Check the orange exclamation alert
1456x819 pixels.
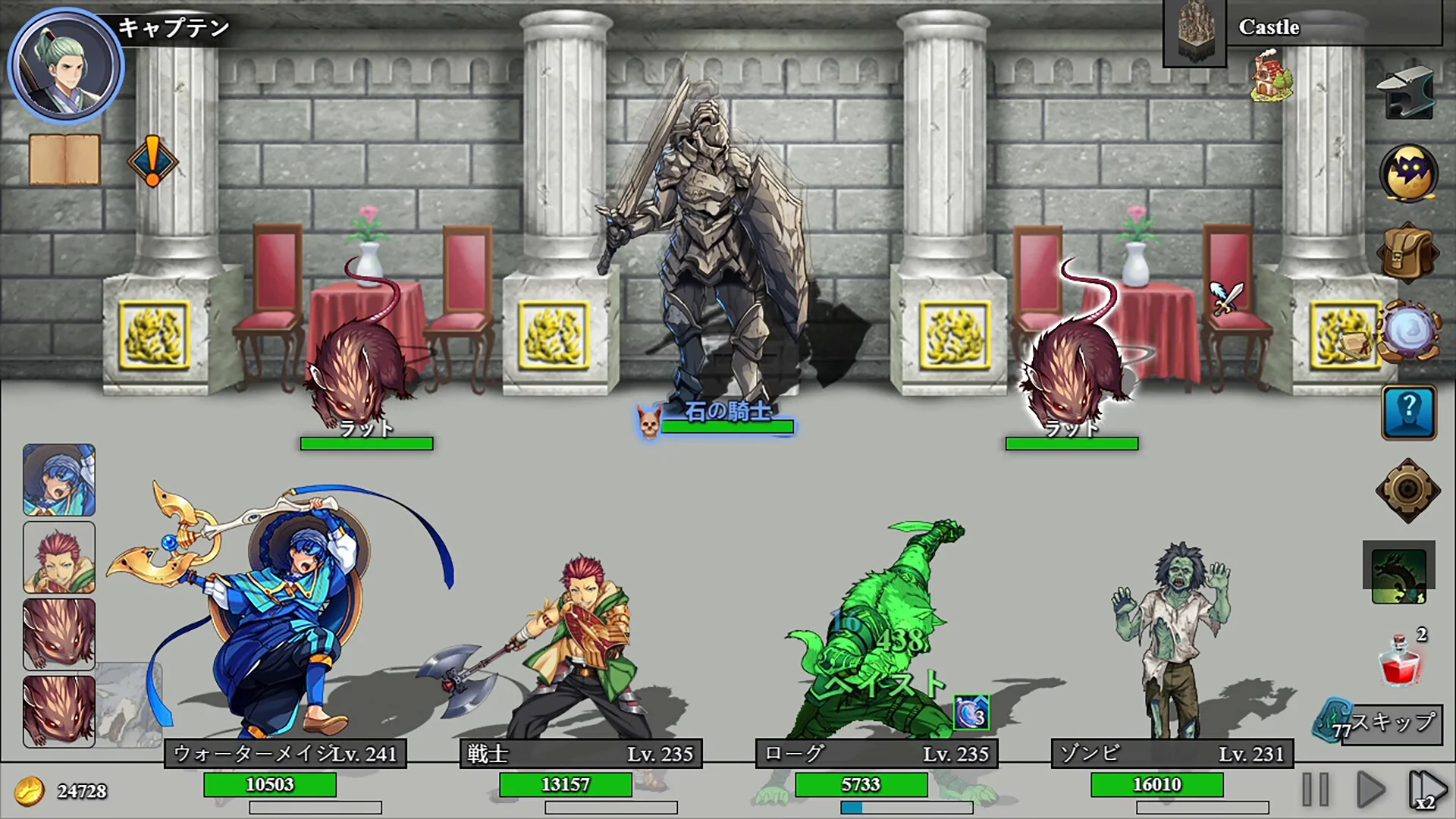[x=152, y=162]
